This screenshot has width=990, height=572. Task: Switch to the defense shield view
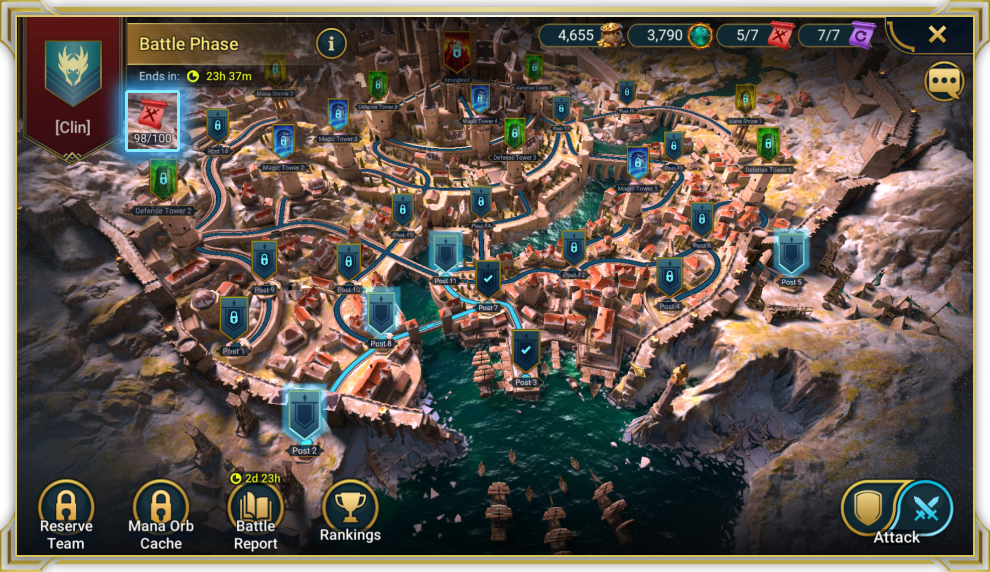point(866,508)
